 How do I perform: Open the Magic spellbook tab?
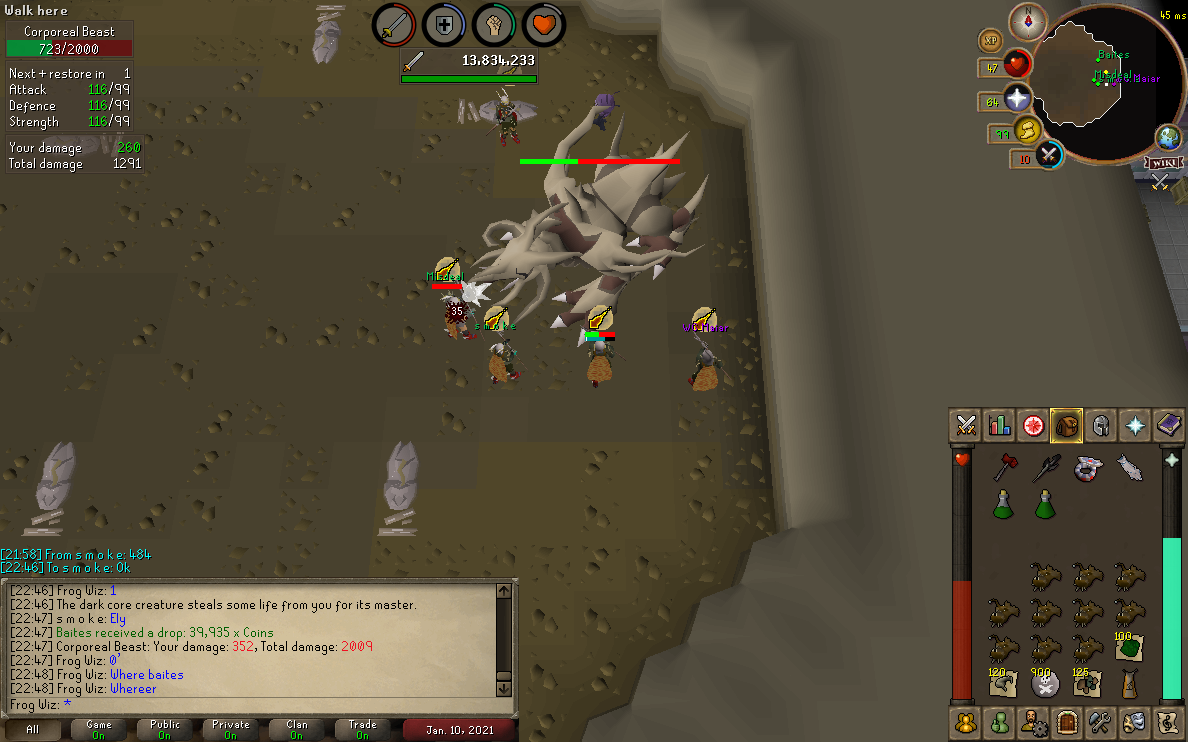(x=1169, y=425)
